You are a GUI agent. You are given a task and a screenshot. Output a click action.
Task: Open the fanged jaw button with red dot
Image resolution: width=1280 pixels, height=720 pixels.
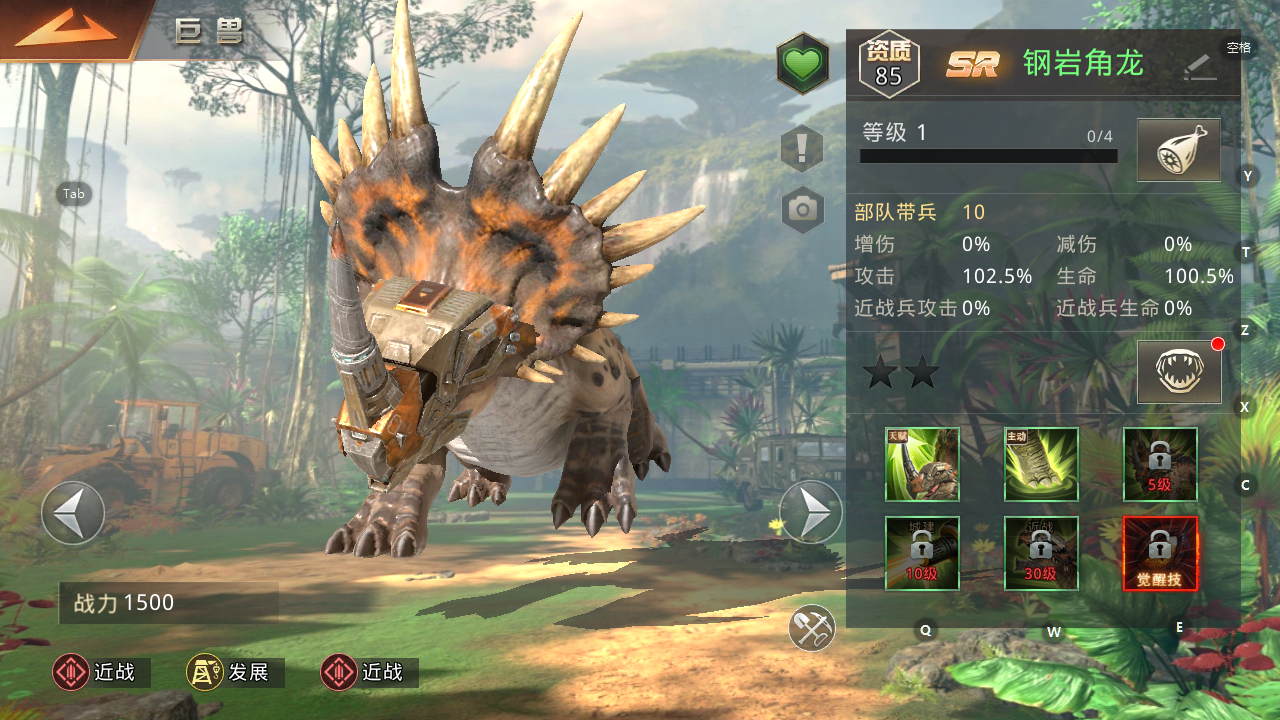pos(1178,371)
